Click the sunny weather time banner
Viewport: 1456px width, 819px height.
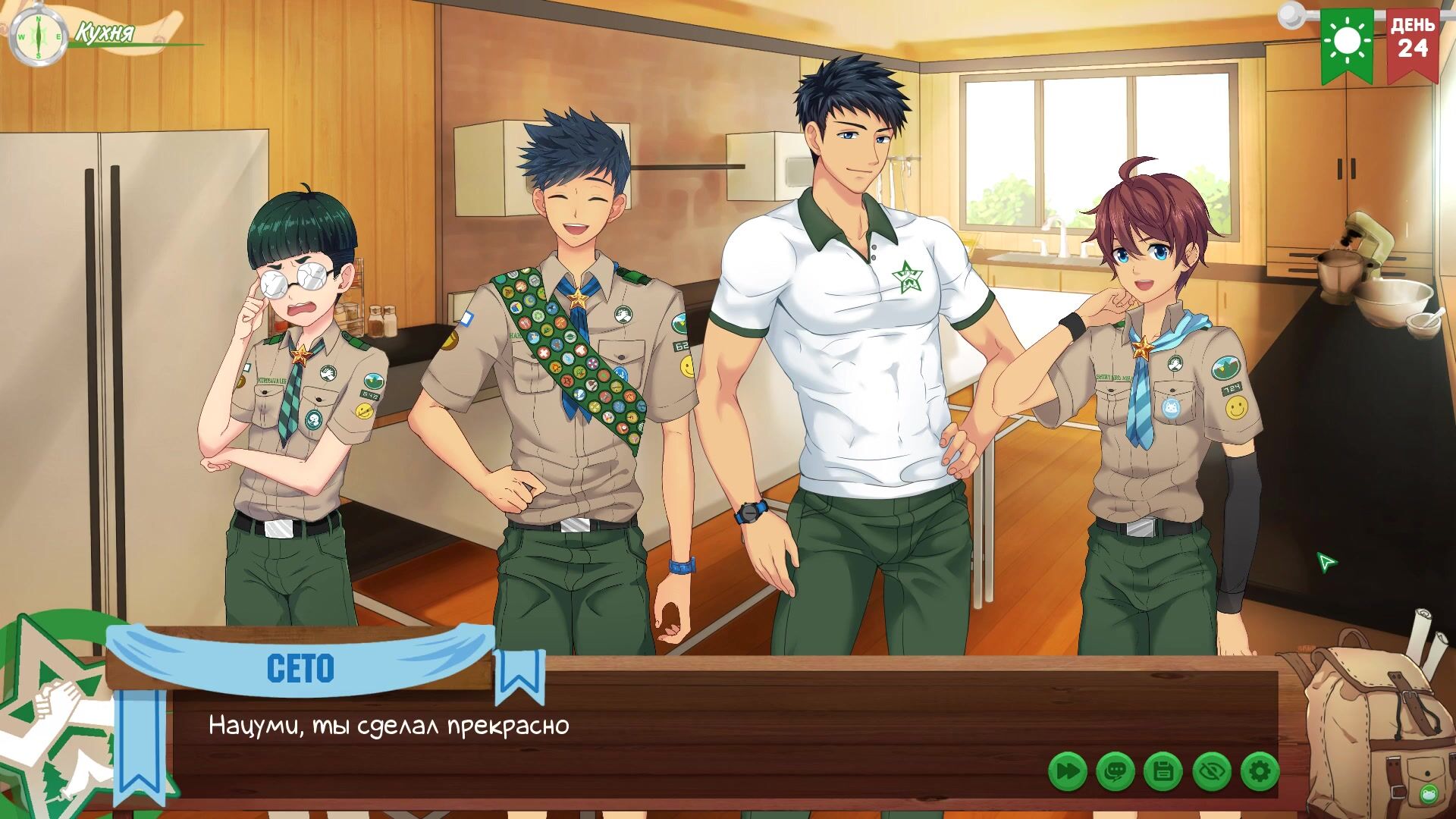[x=1348, y=43]
